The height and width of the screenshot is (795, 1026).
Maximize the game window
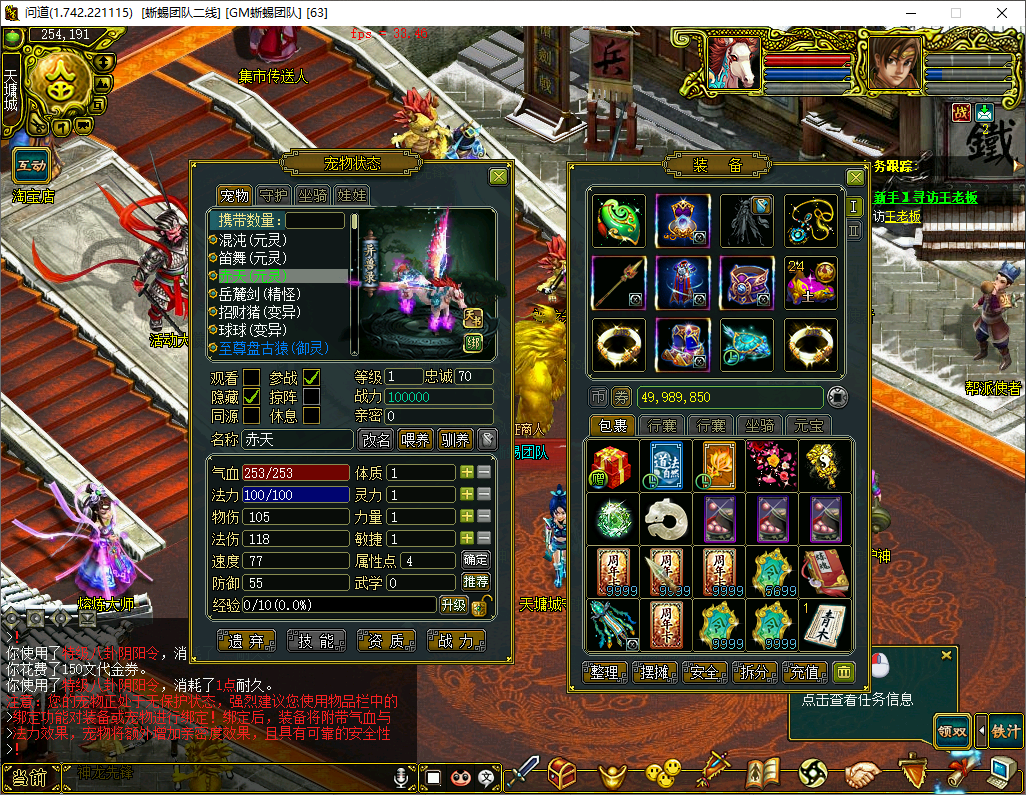click(x=955, y=13)
